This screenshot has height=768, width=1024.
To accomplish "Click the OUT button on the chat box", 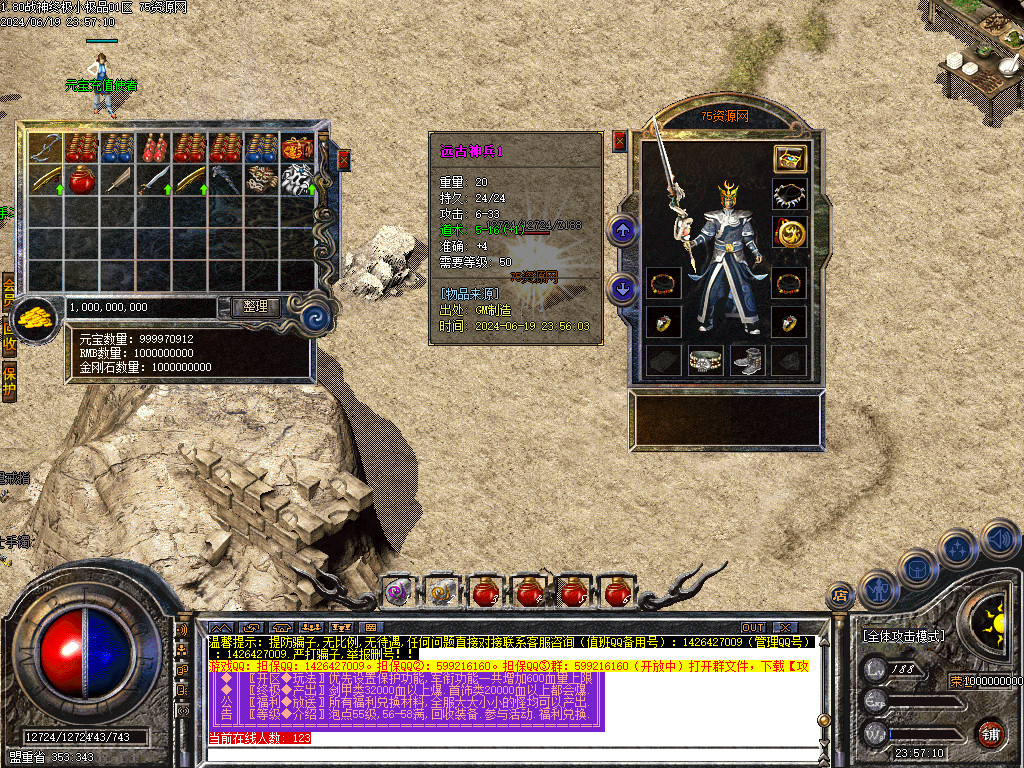I will point(753,628).
